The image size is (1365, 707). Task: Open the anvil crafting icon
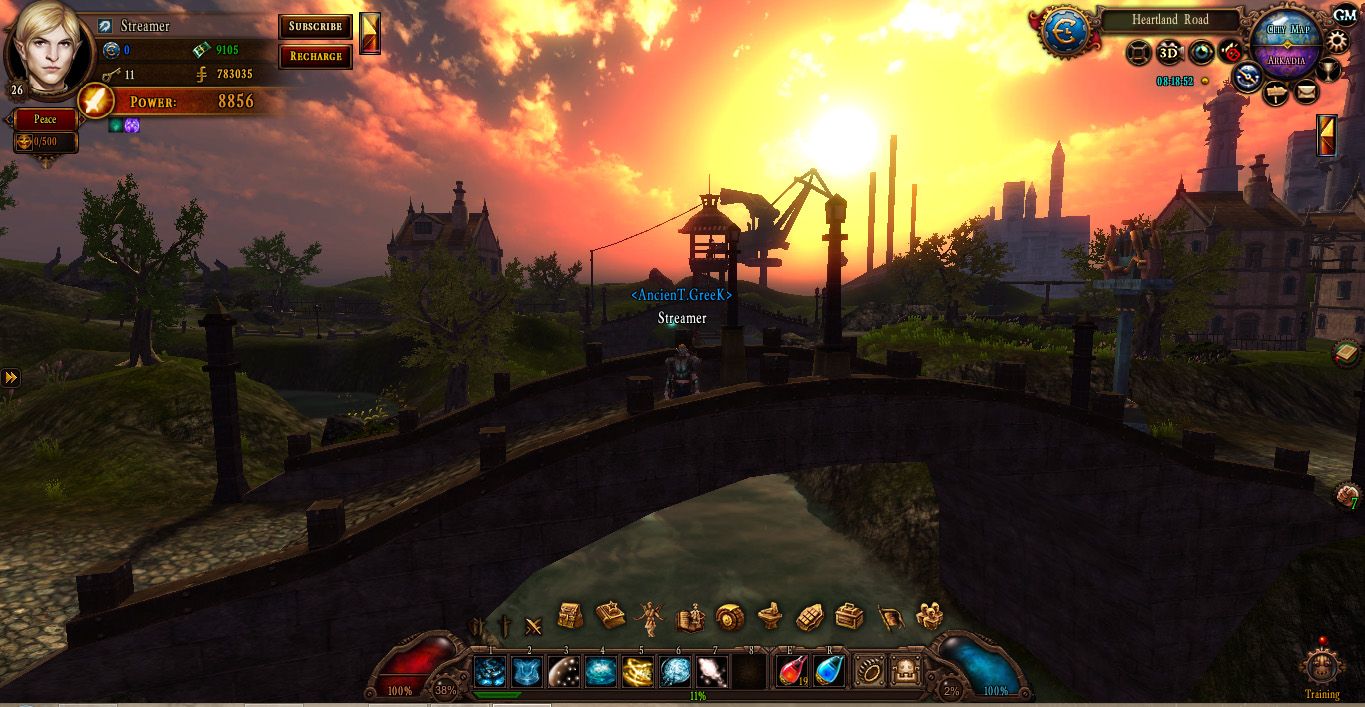768,617
